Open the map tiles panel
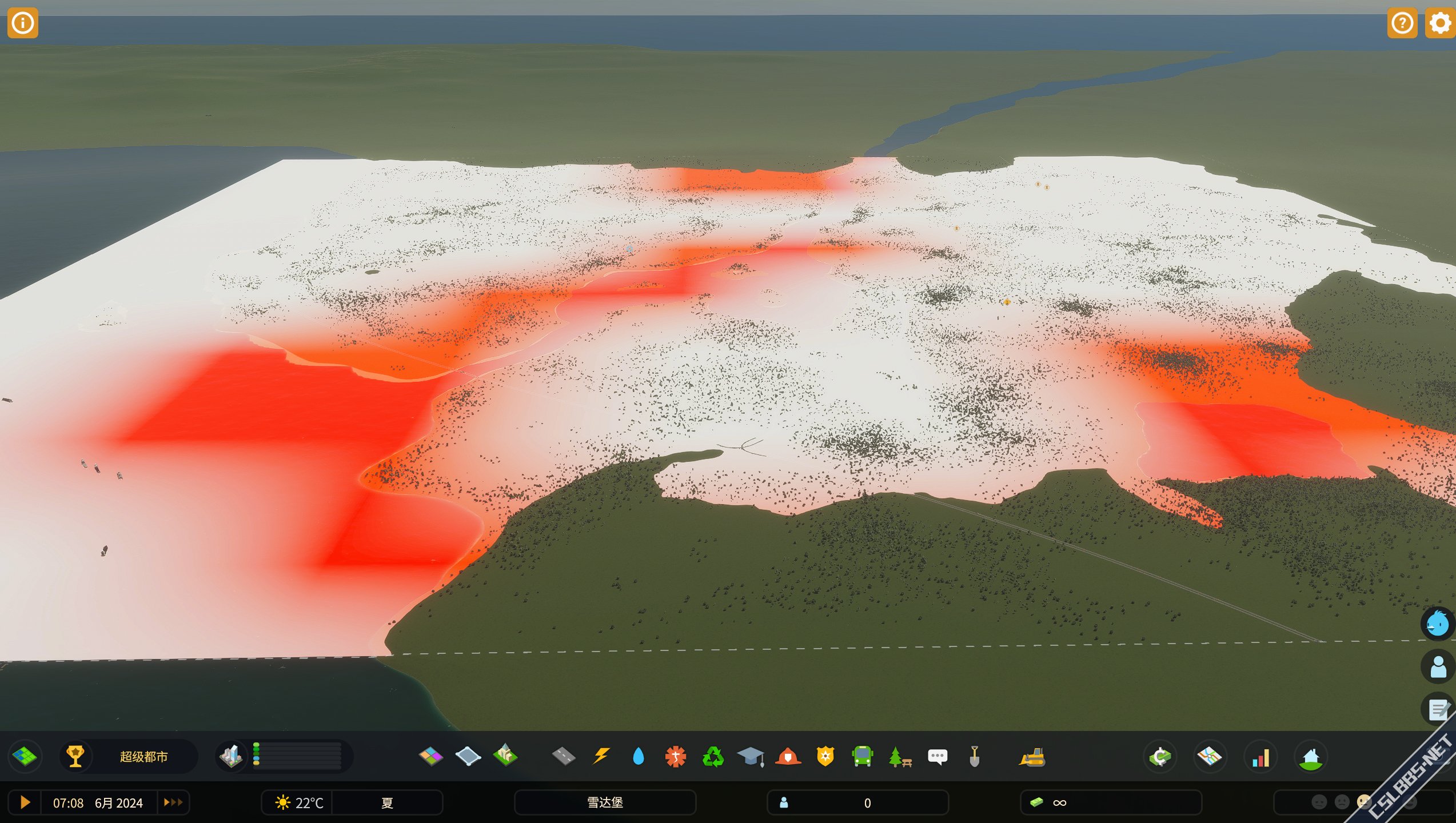Screen dimensions: 1456x823 pos(25,757)
